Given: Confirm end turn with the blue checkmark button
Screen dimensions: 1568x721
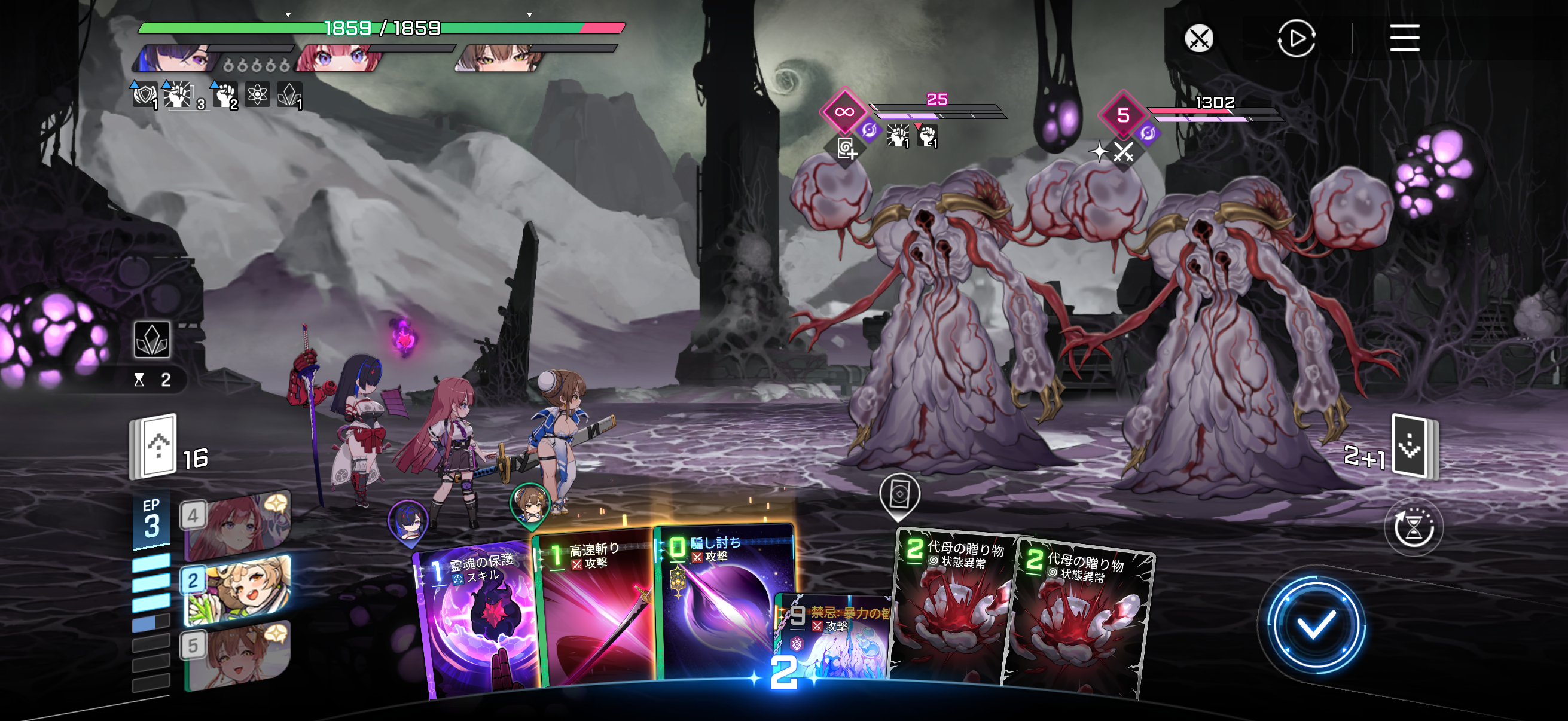Looking at the screenshot, I should tap(1314, 625).
